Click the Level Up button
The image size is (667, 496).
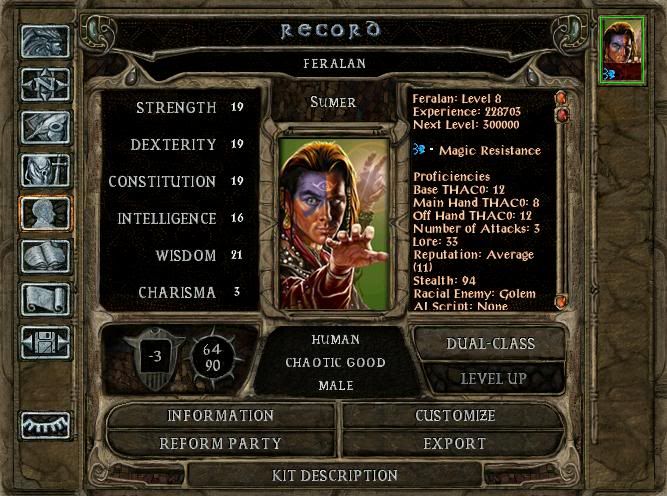coord(489,379)
